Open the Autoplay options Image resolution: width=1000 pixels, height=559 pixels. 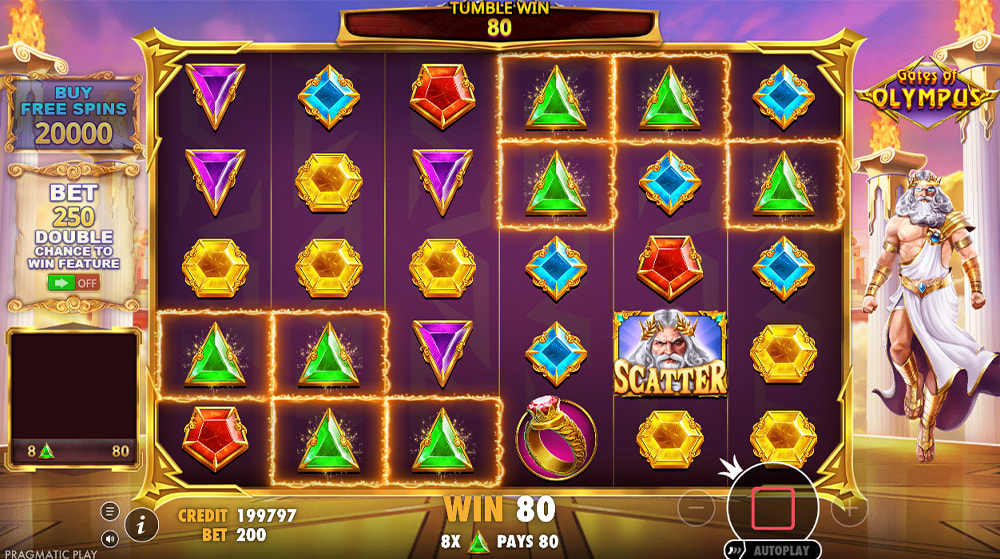pos(772,549)
